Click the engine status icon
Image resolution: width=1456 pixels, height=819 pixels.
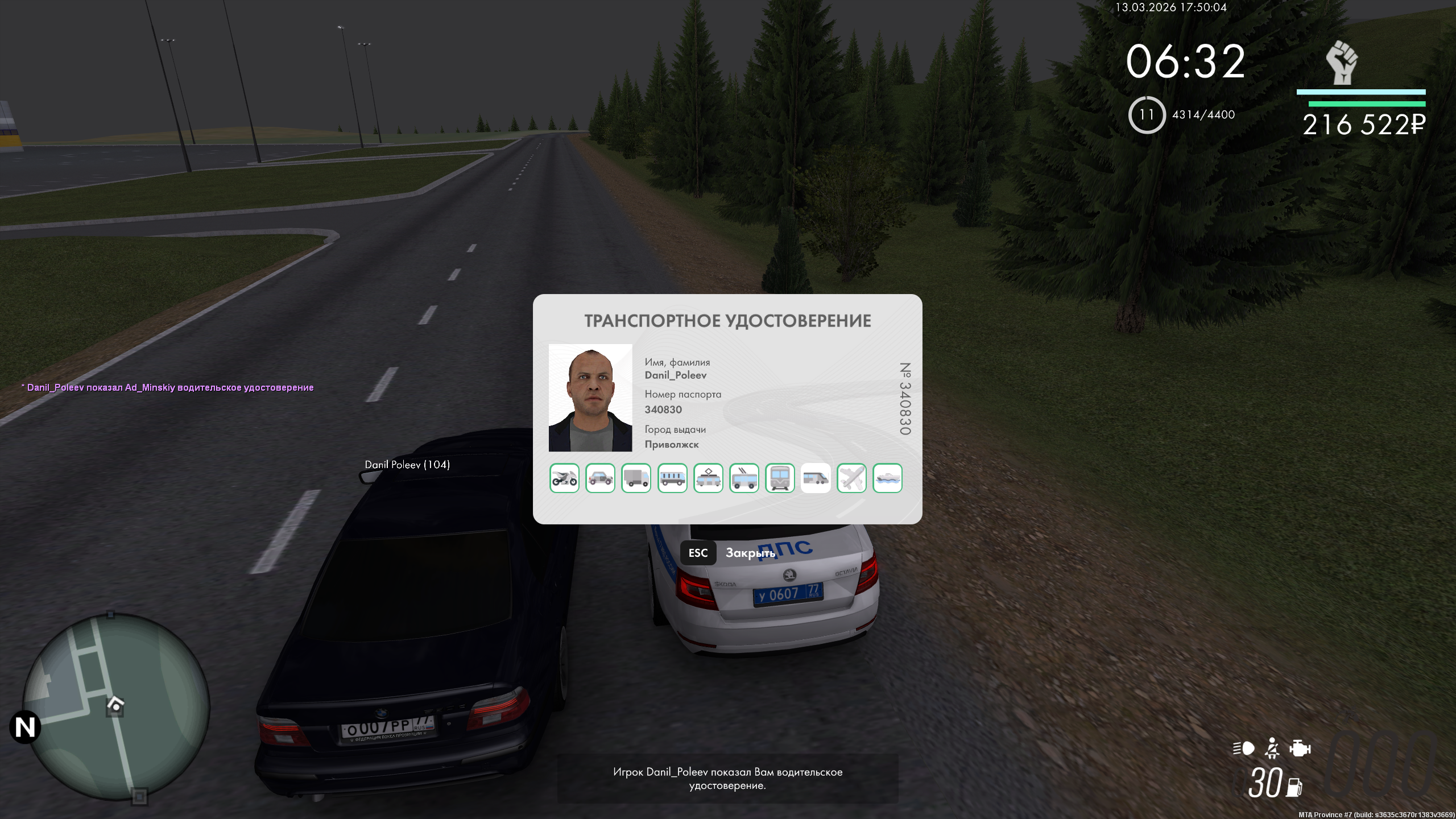coord(1300,748)
